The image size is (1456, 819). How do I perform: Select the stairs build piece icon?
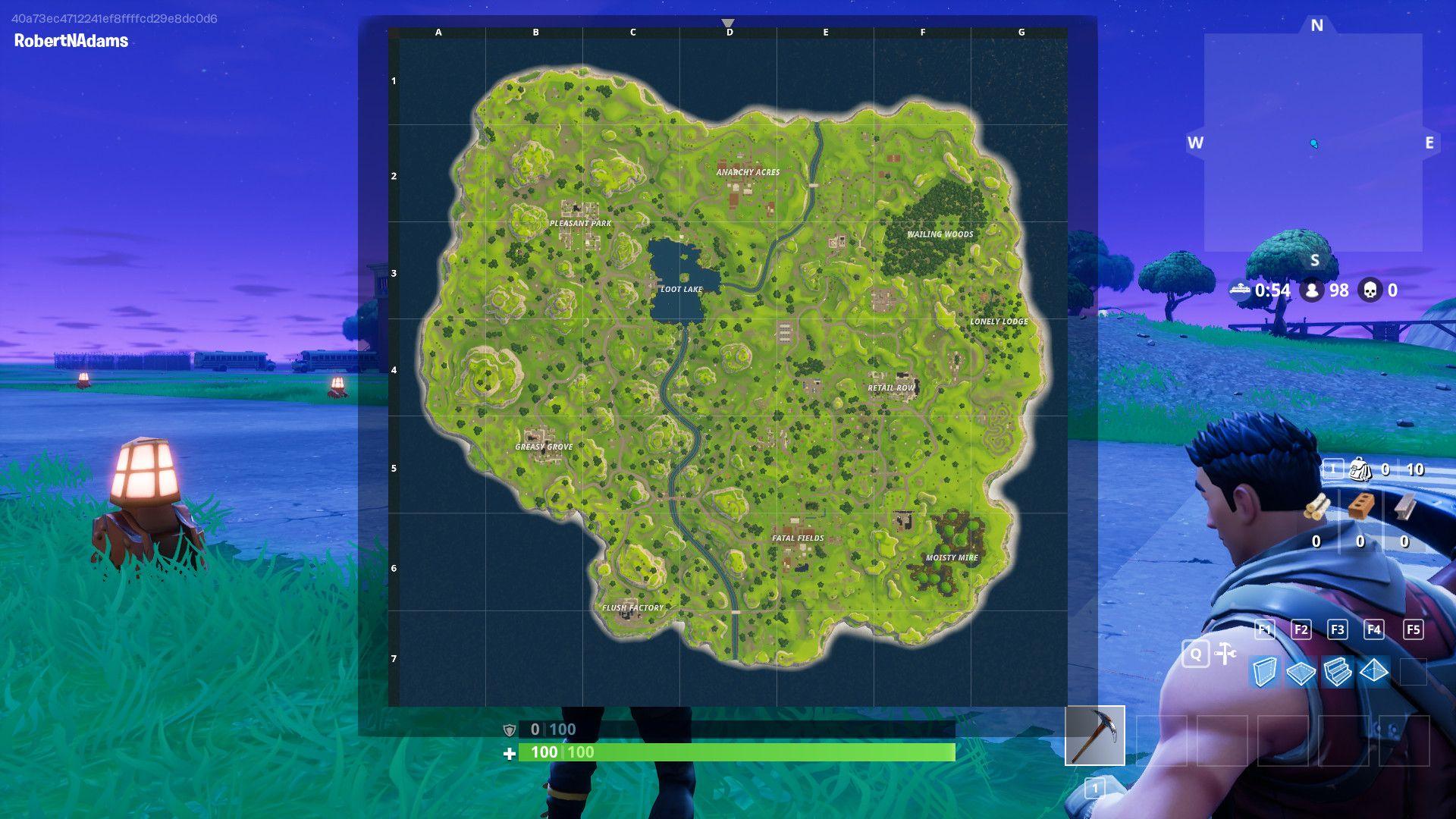click(x=1338, y=672)
